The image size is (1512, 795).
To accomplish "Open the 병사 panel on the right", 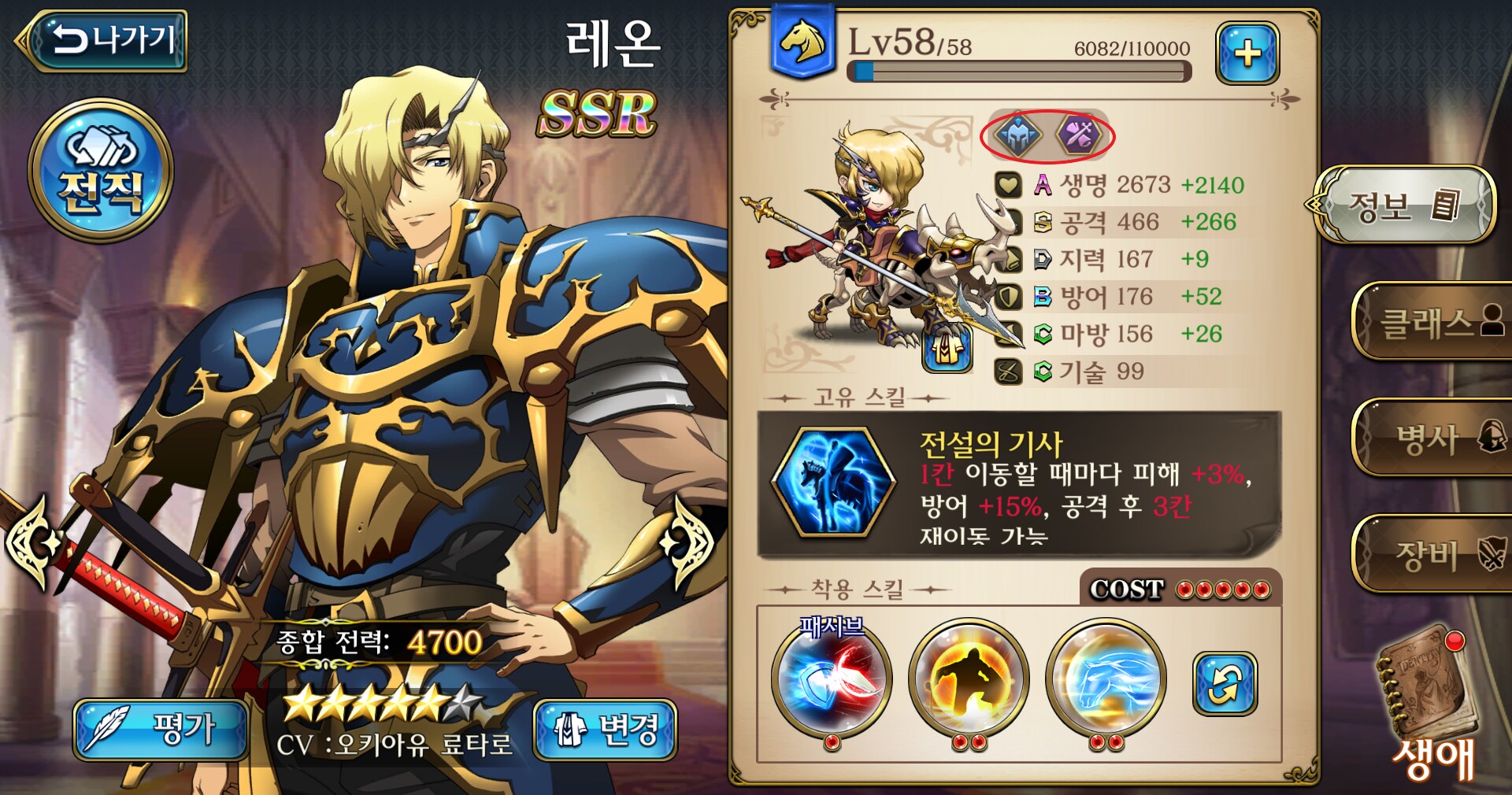I will [1441, 437].
